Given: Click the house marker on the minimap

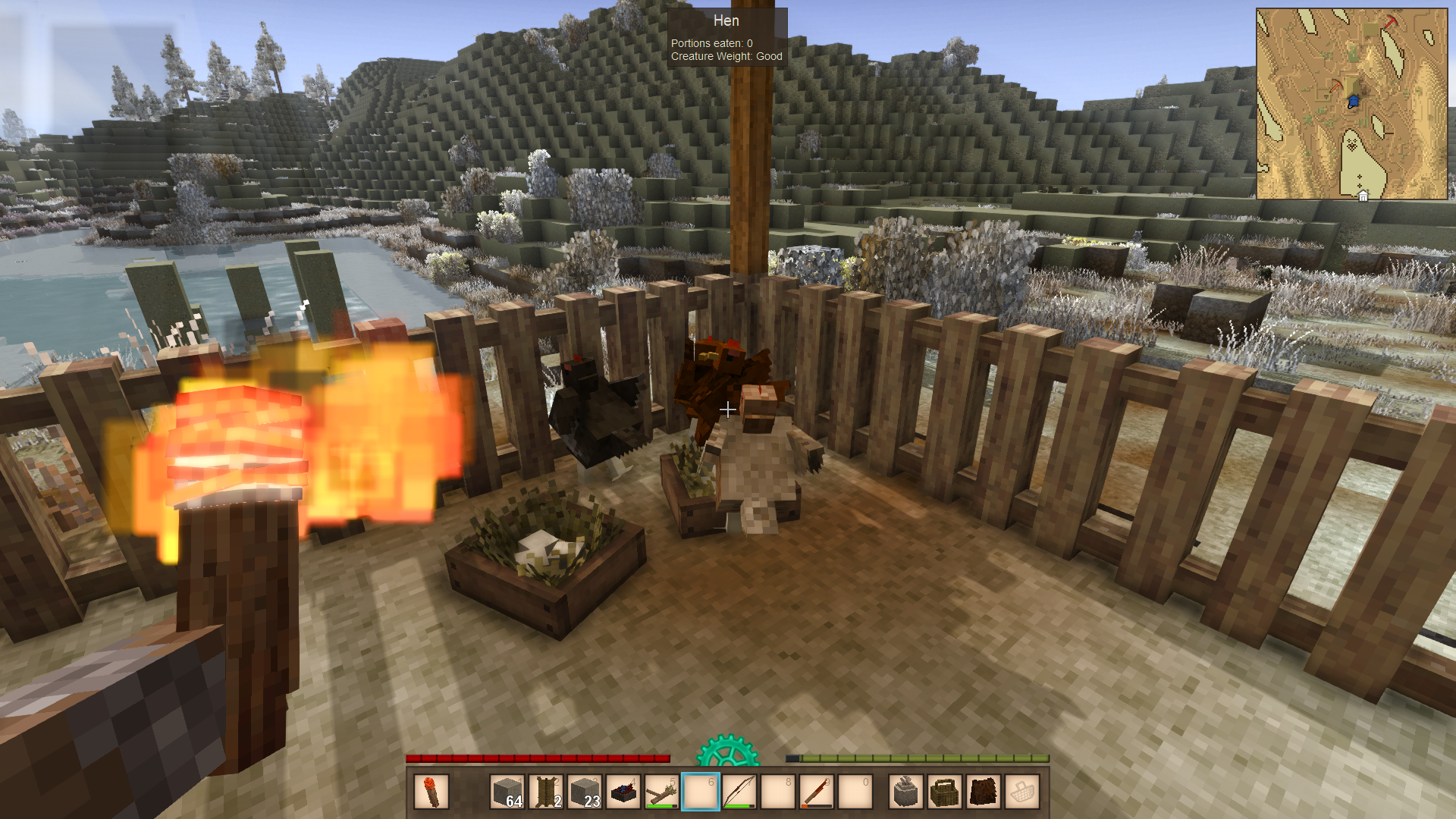Looking at the screenshot, I should pos(1363,196).
